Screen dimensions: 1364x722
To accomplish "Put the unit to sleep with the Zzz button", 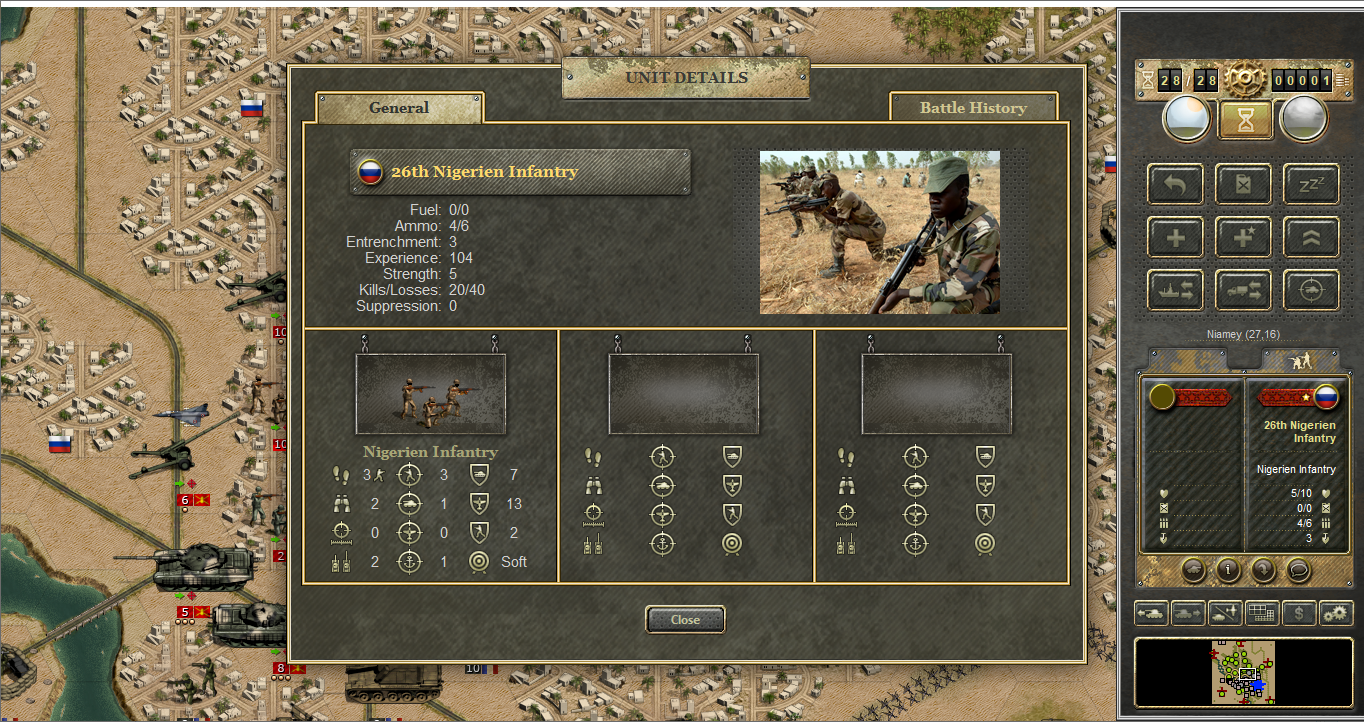I will 1311,185.
